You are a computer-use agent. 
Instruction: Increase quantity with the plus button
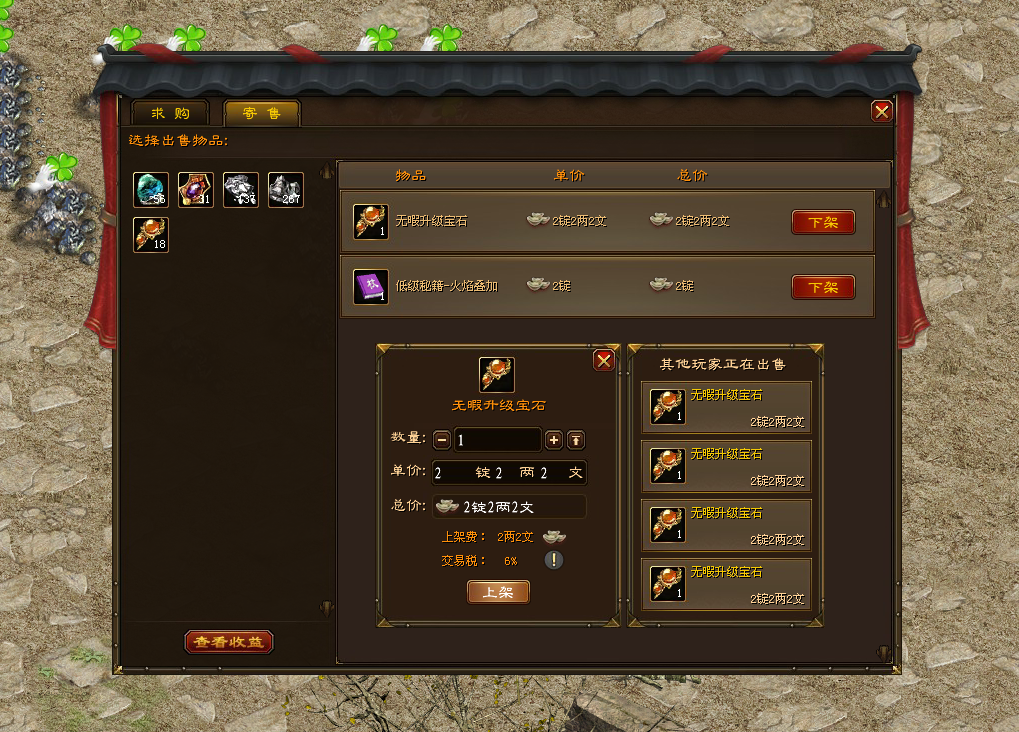[553, 440]
